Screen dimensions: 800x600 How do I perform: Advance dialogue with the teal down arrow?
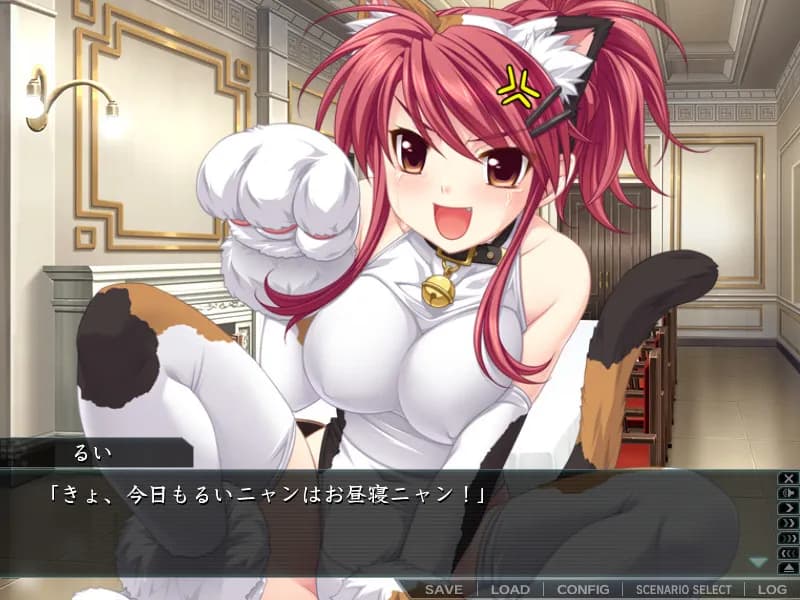[758, 562]
